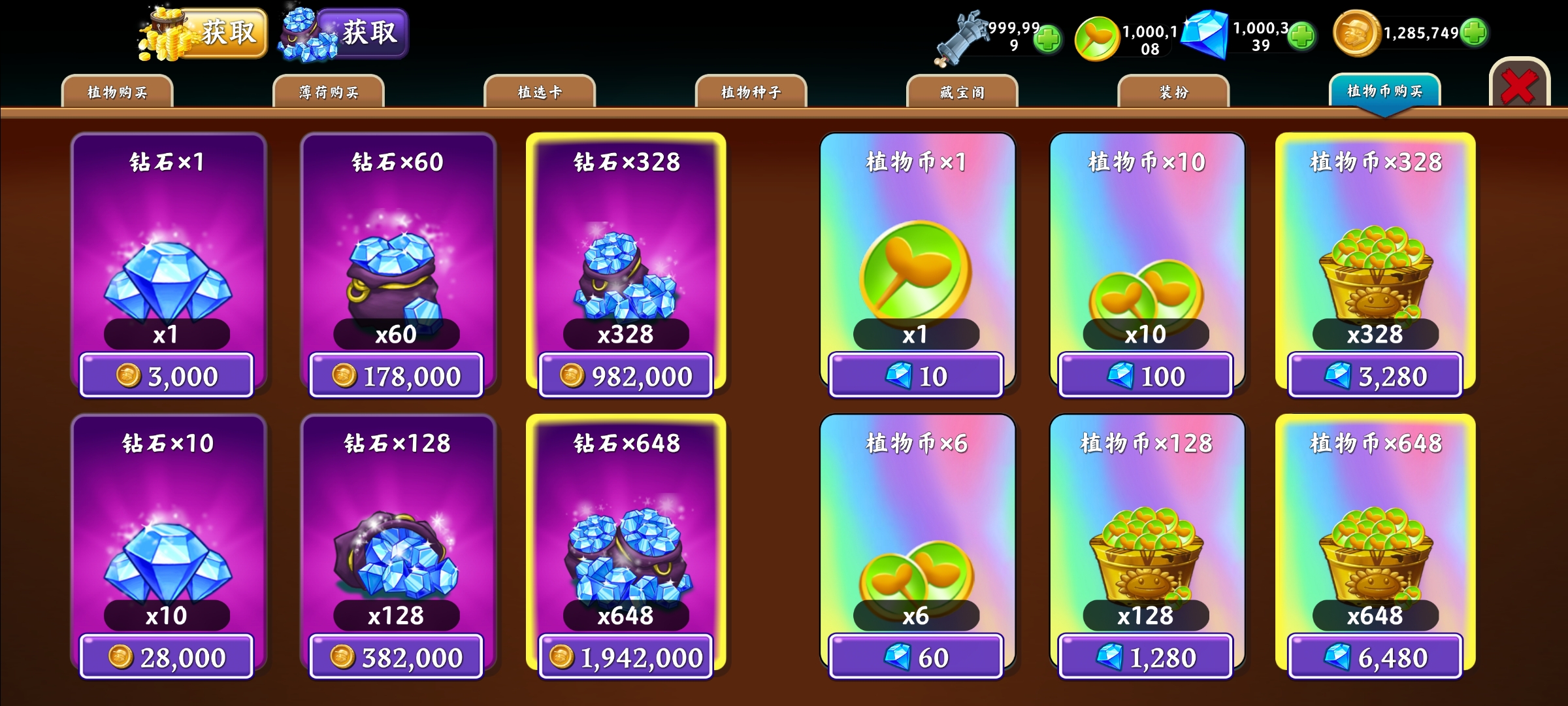
Task: Purchase 植物币×128 for 1,280 diamonds
Action: (1146, 657)
